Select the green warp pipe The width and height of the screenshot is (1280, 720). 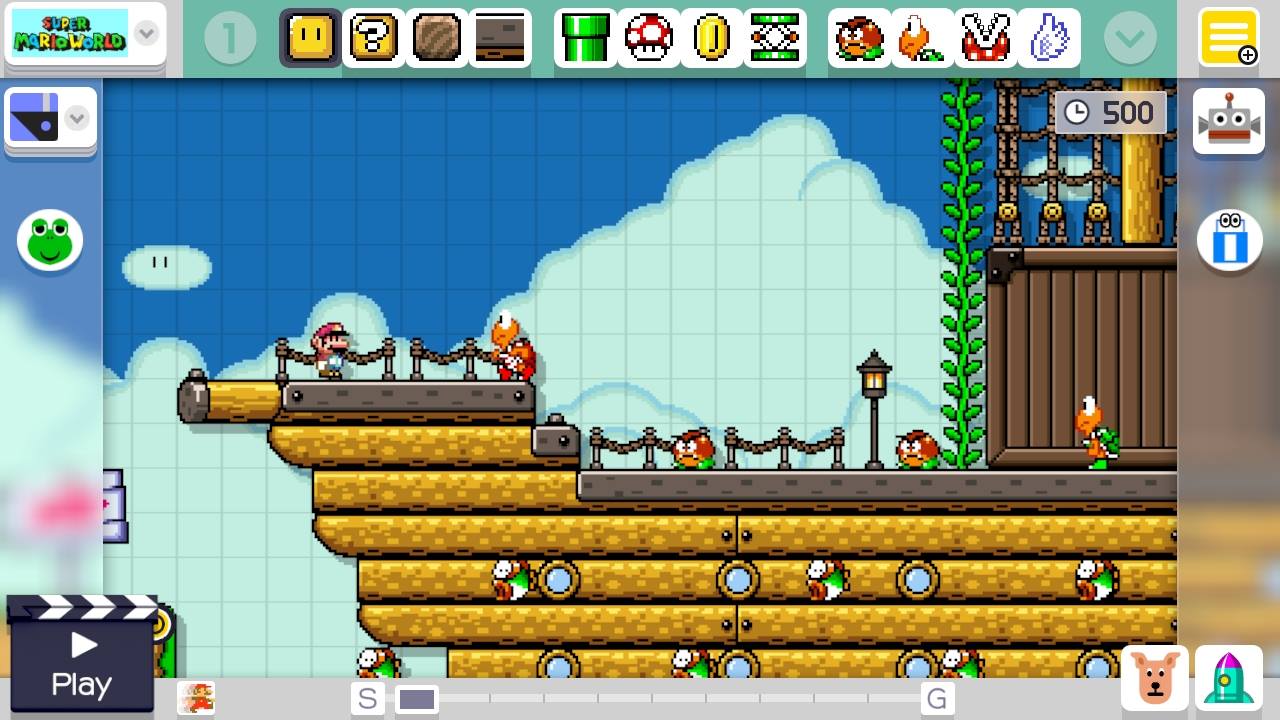point(585,38)
